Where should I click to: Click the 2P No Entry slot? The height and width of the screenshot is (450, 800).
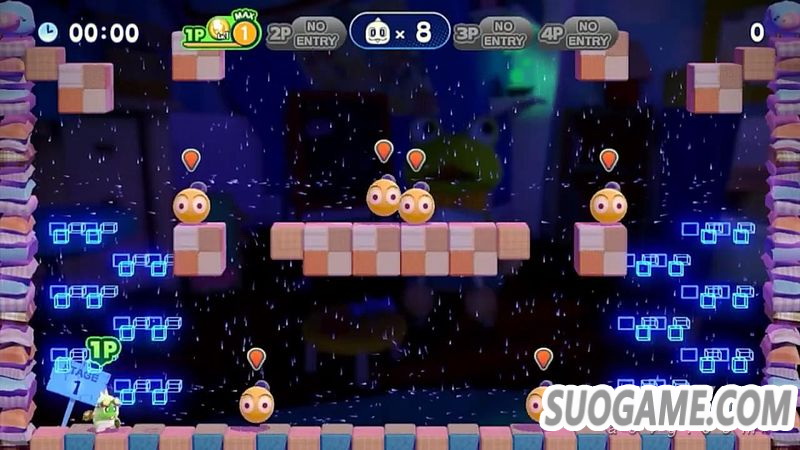[x=305, y=33]
